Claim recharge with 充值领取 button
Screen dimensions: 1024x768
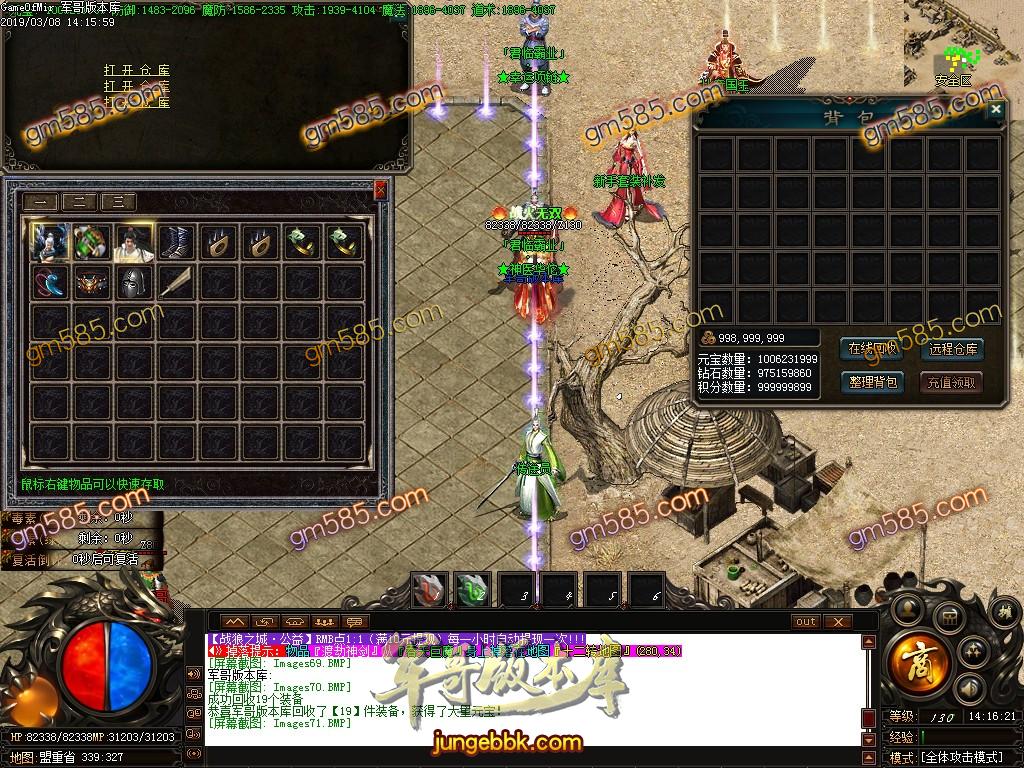[952, 382]
